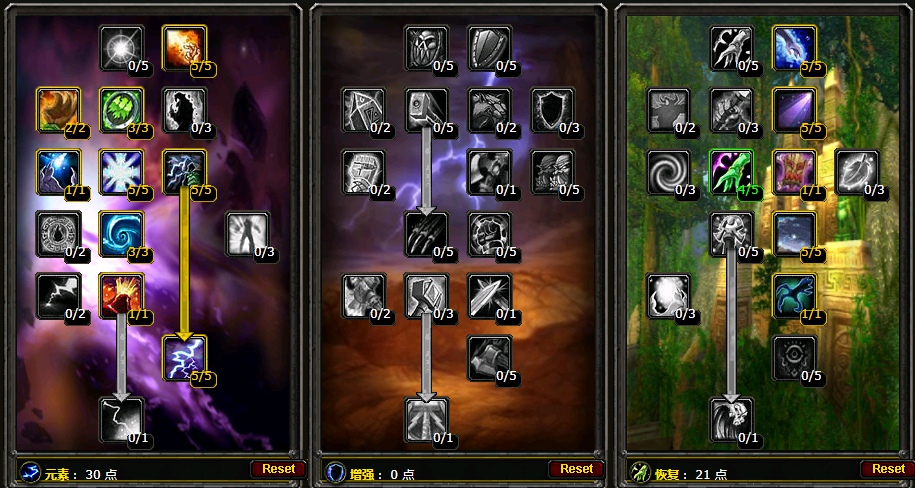This screenshot has height=488, width=915.
Task: Select the grey feather talent at 0/3
Action: click(x=857, y=171)
